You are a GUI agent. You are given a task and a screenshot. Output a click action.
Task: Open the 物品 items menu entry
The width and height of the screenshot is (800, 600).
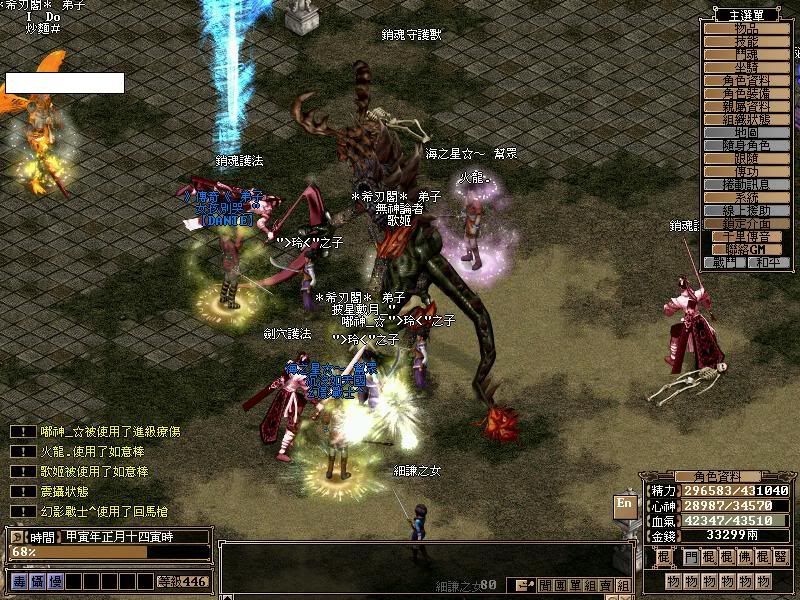pyautogui.click(x=746, y=29)
